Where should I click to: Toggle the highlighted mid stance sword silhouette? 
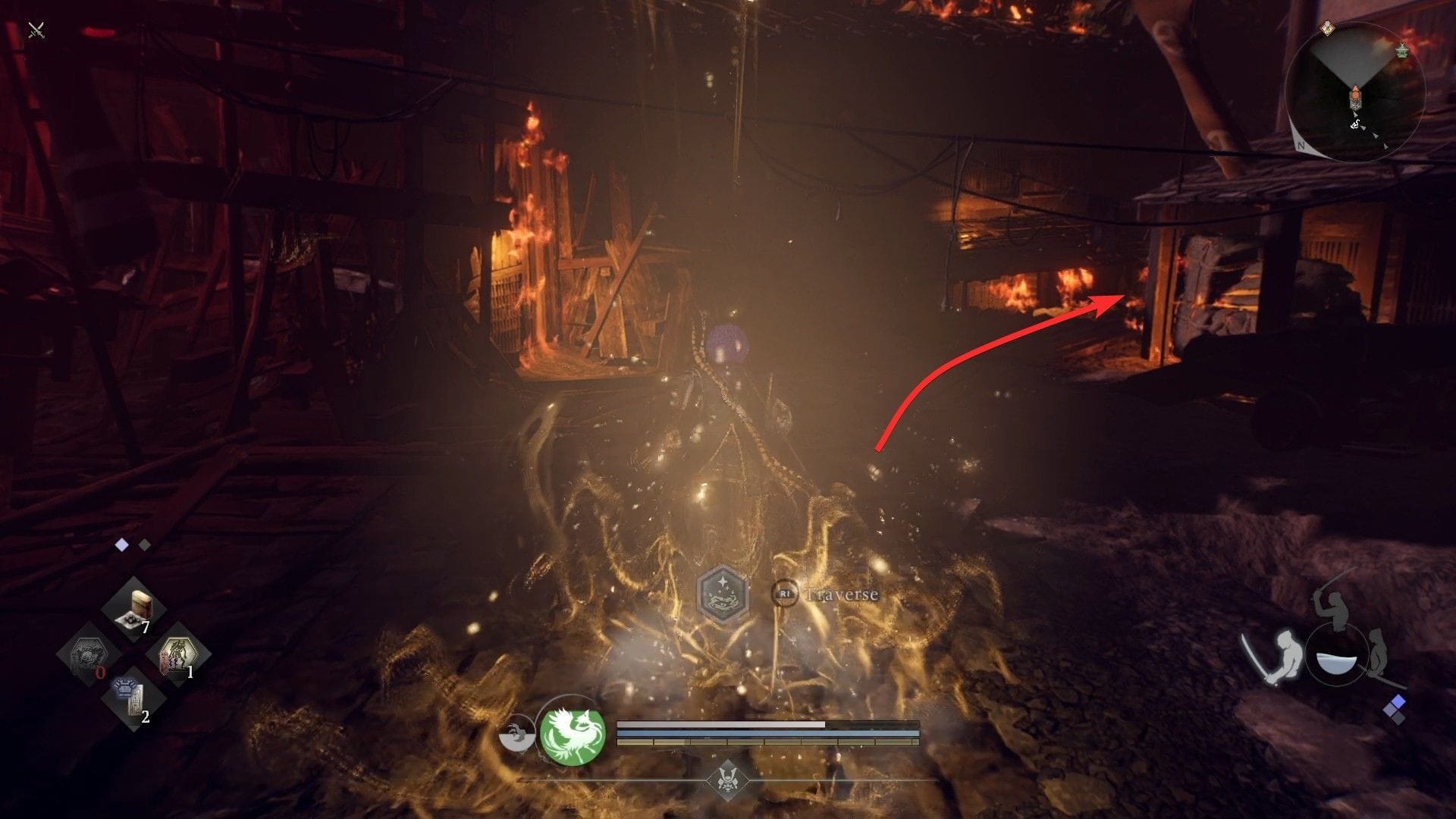[1288, 654]
